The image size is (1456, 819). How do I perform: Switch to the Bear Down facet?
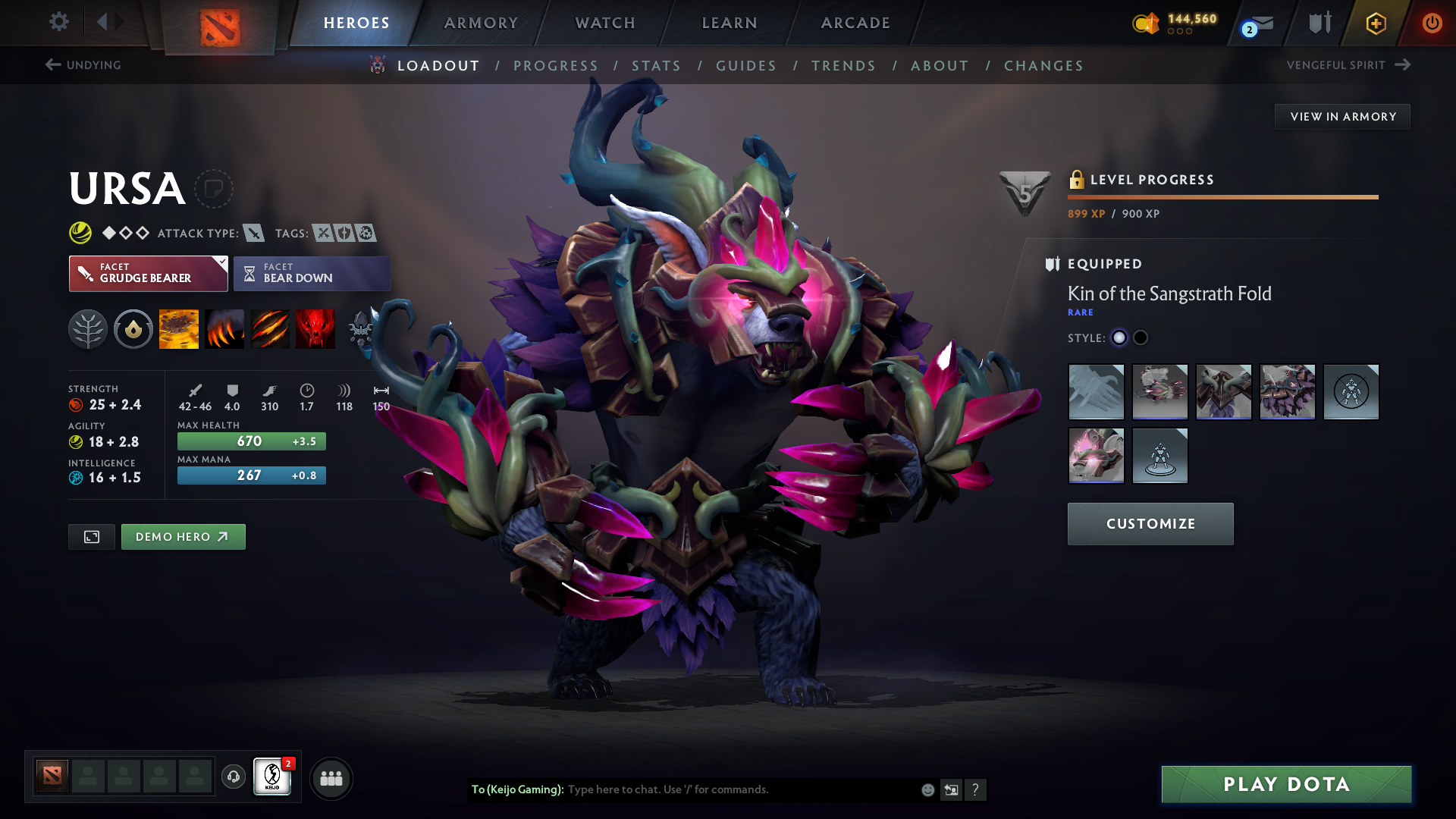(x=312, y=273)
